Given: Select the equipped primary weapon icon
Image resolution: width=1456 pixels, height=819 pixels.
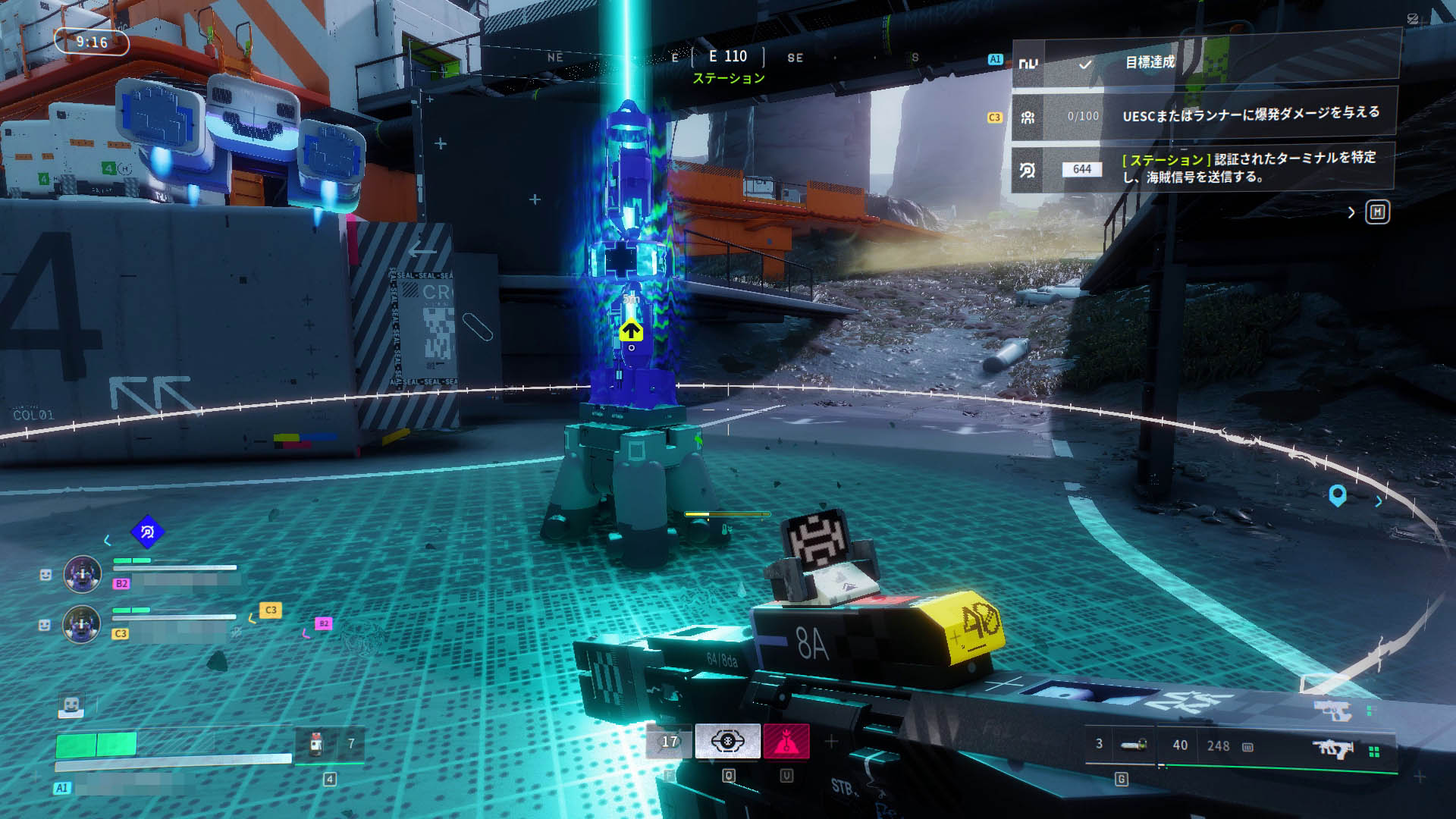Looking at the screenshot, I should point(1334,749).
